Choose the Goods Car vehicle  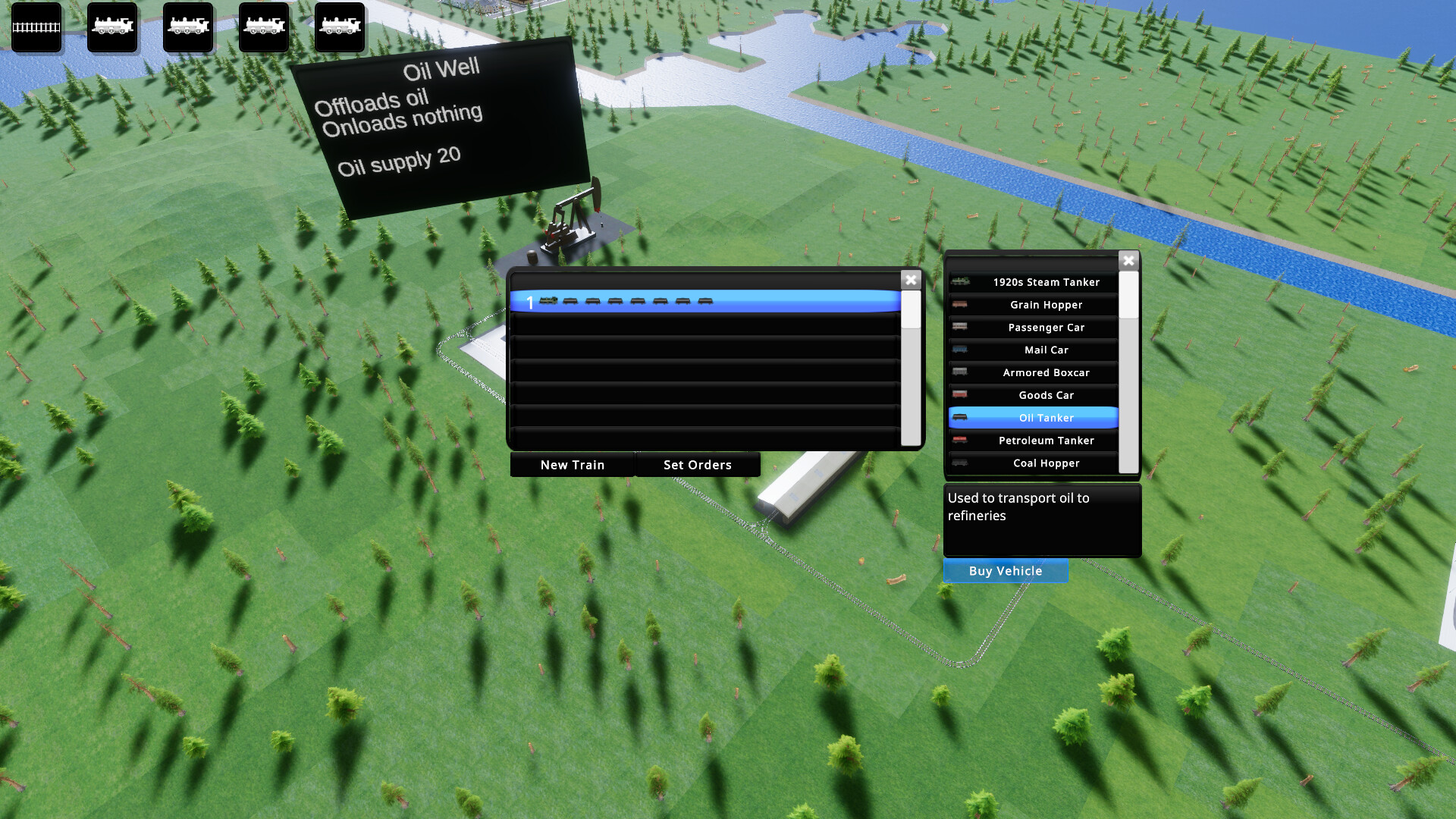coord(1046,395)
